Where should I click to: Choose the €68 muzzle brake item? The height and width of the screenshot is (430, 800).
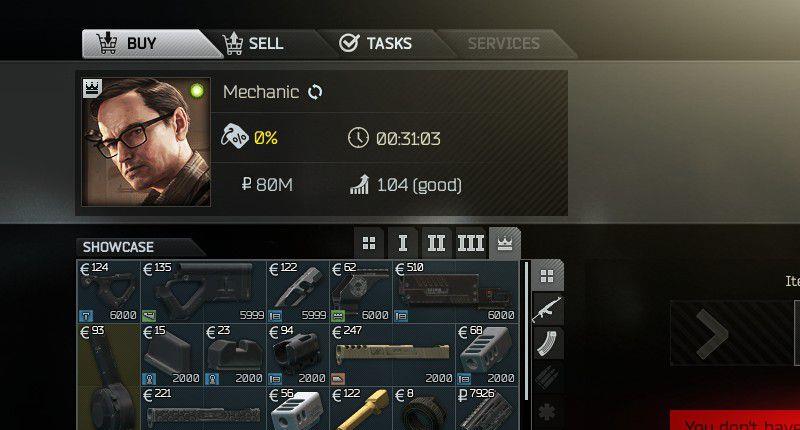pos(488,354)
